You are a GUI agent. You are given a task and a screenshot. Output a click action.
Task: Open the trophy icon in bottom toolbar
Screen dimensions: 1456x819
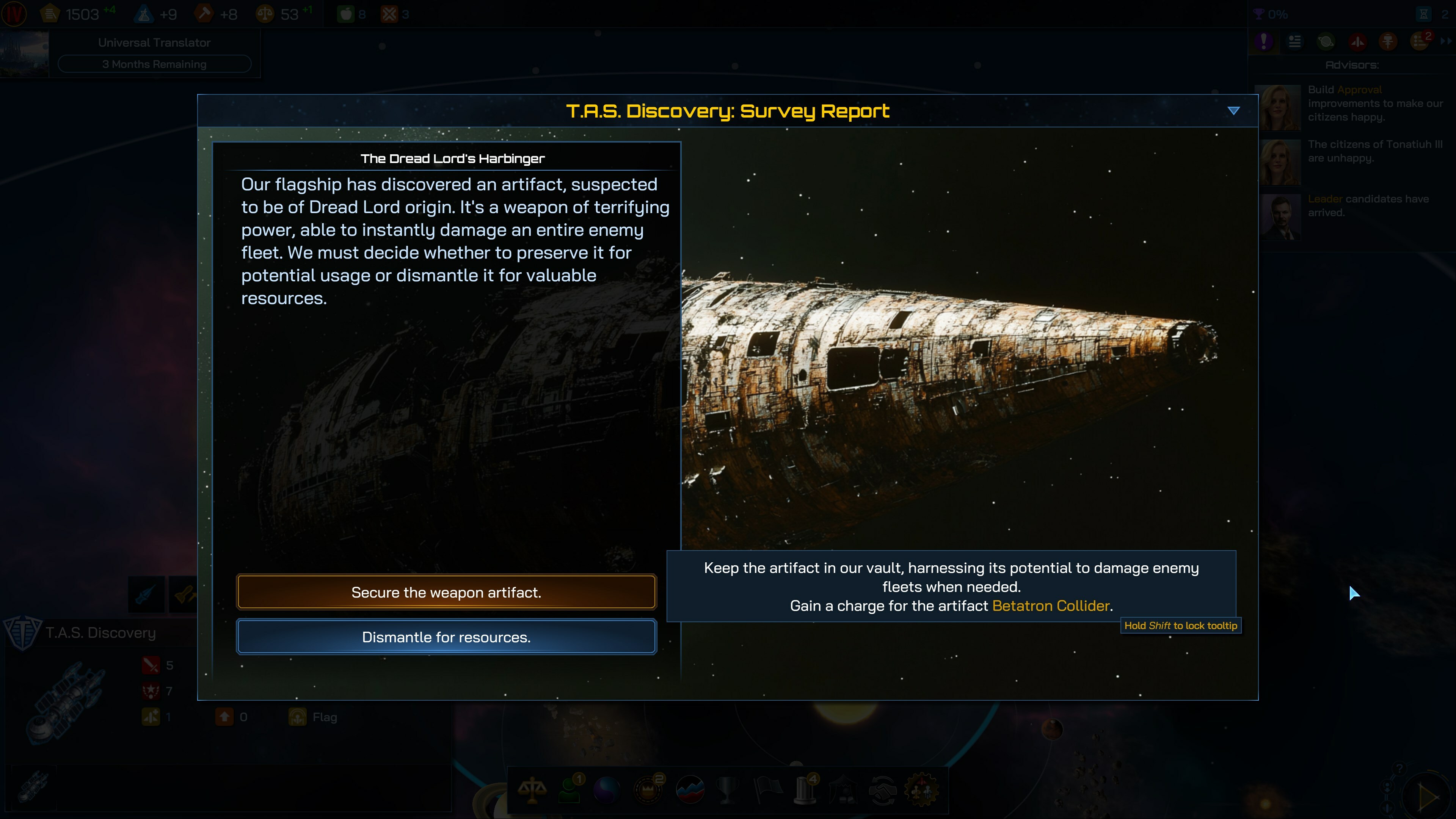pyautogui.click(x=728, y=789)
